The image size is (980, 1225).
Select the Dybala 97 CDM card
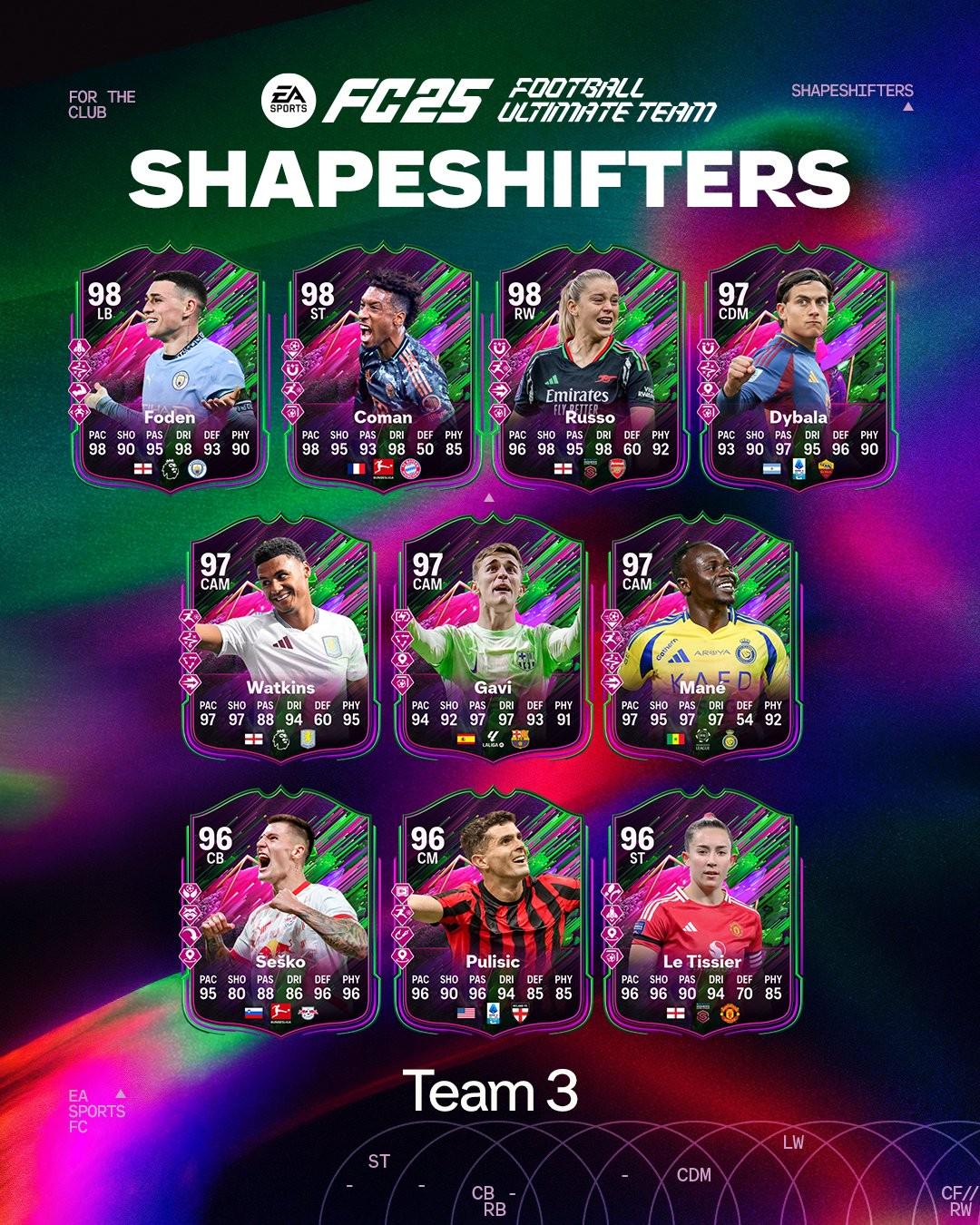798,377
